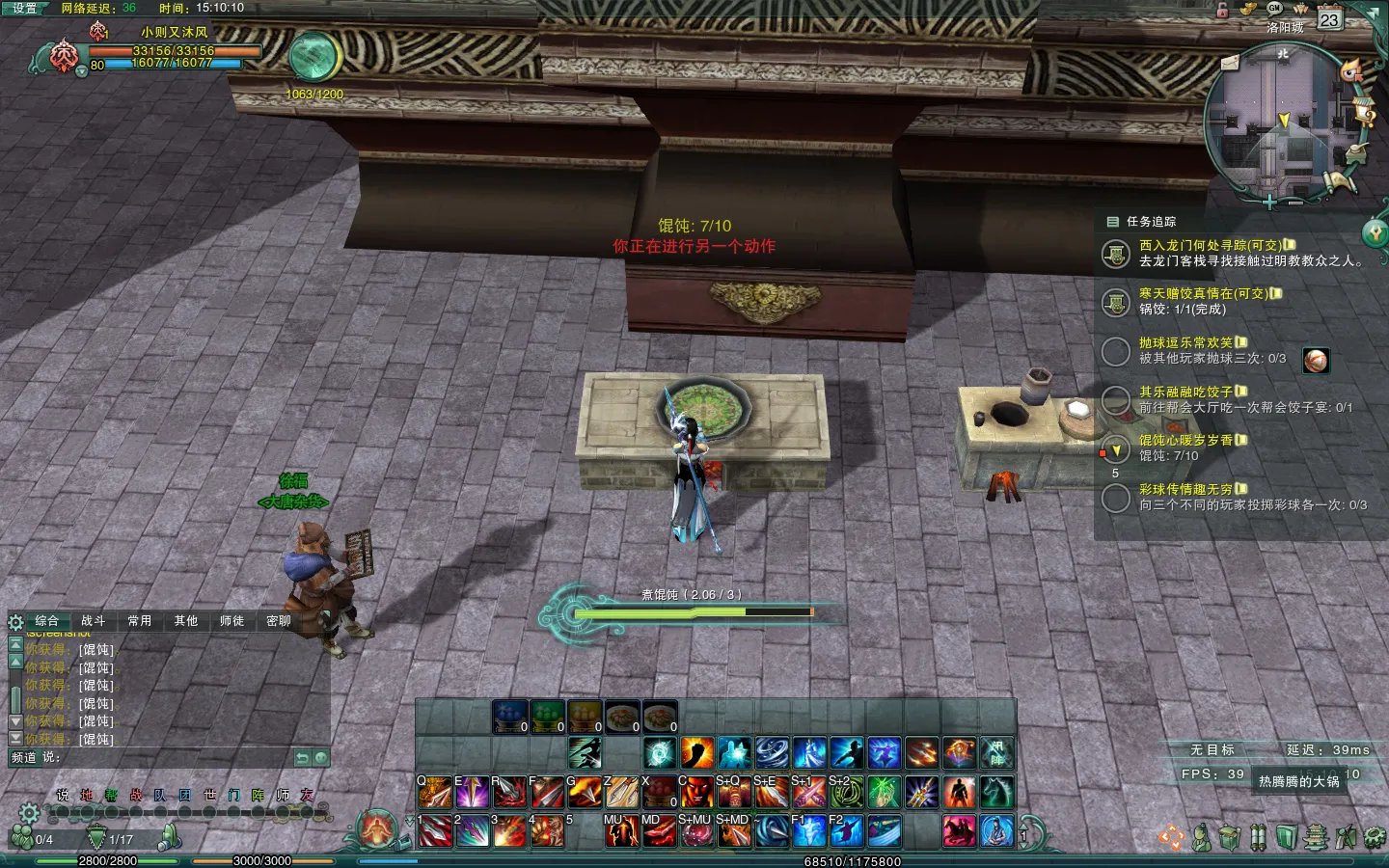Viewport: 1389px width, 868px height.
Task: Toggle the 任务追踪 quest tracker header
Action: pyautogui.click(x=1151, y=222)
